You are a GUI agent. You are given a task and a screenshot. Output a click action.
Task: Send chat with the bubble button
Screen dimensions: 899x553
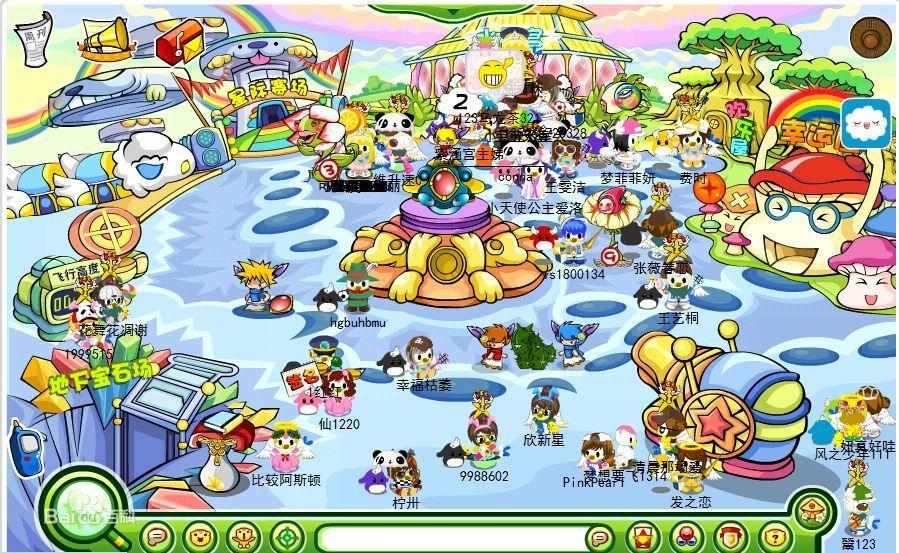(x=598, y=537)
